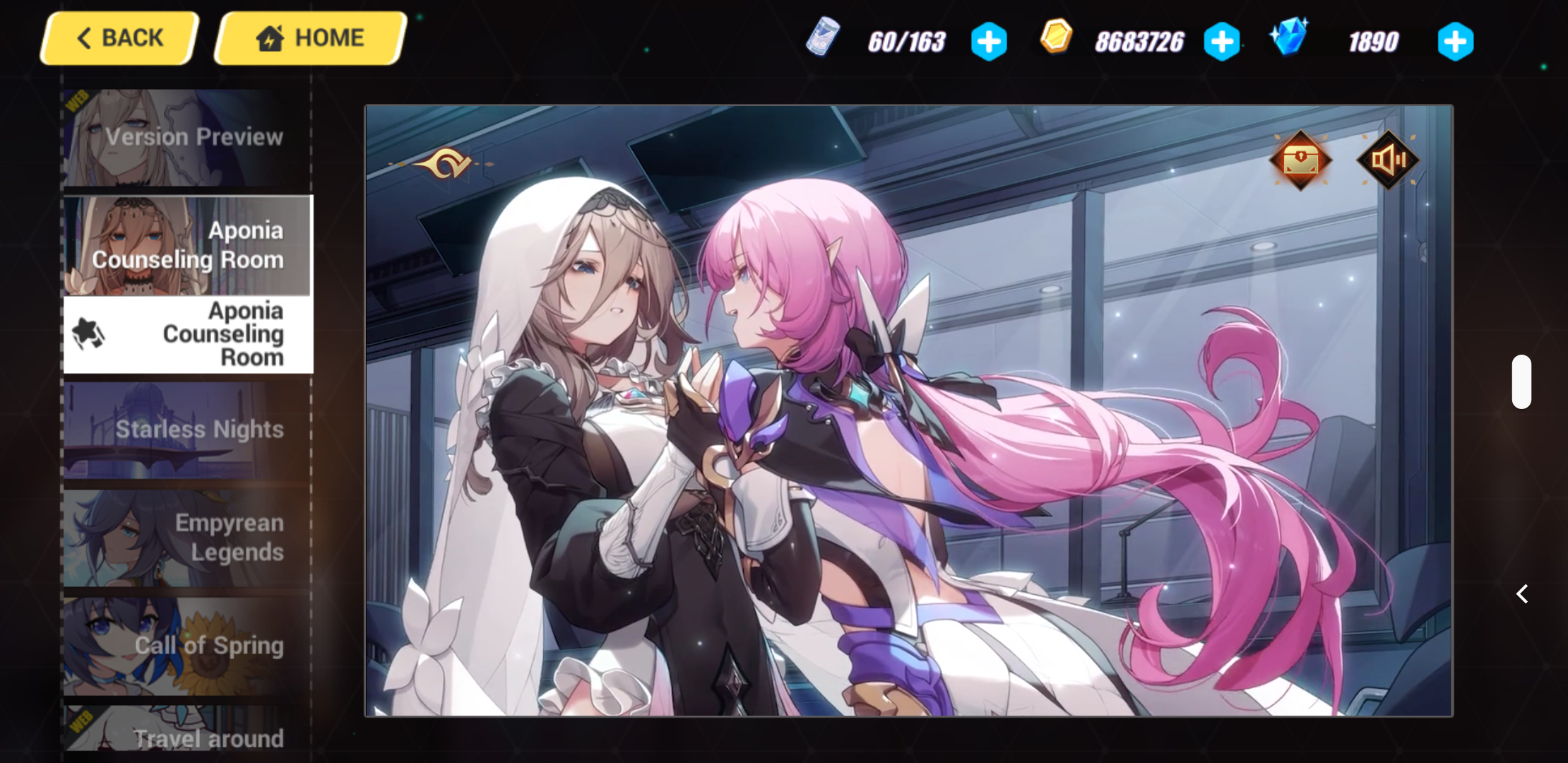Open coin top-up via its plus icon
Screen dimensions: 1568x763
tap(1222, 41)
